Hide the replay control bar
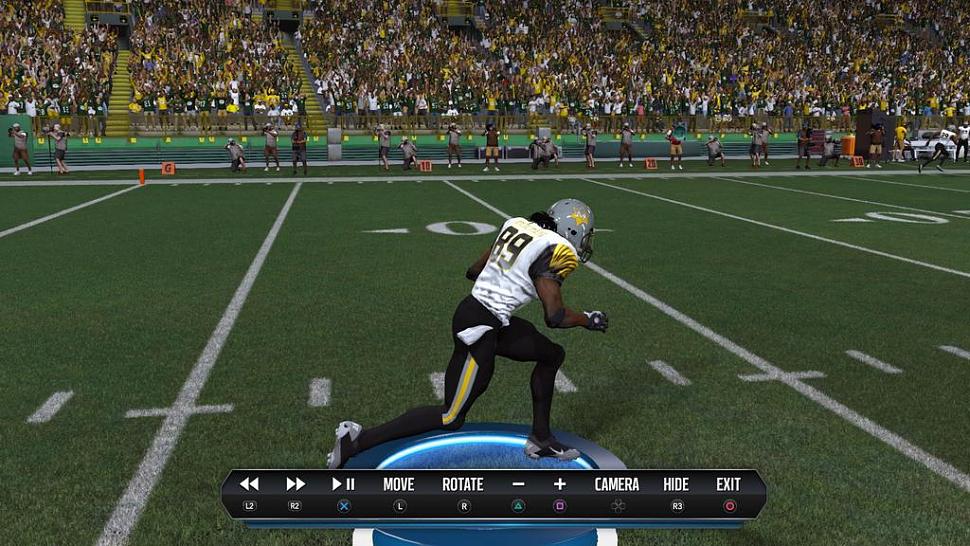 click(676, 485)
